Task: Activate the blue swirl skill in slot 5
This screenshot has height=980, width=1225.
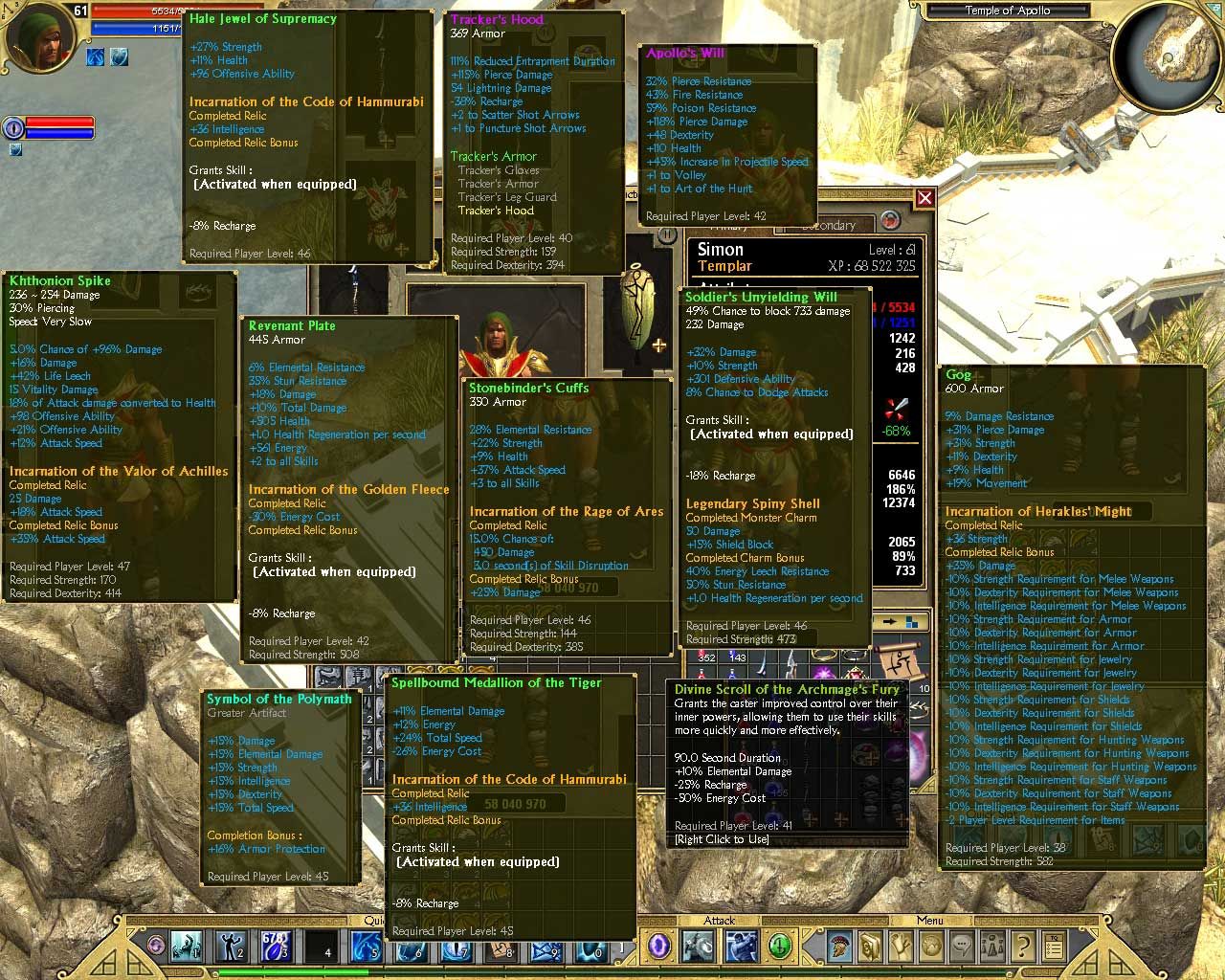Action: click(367, 947)
